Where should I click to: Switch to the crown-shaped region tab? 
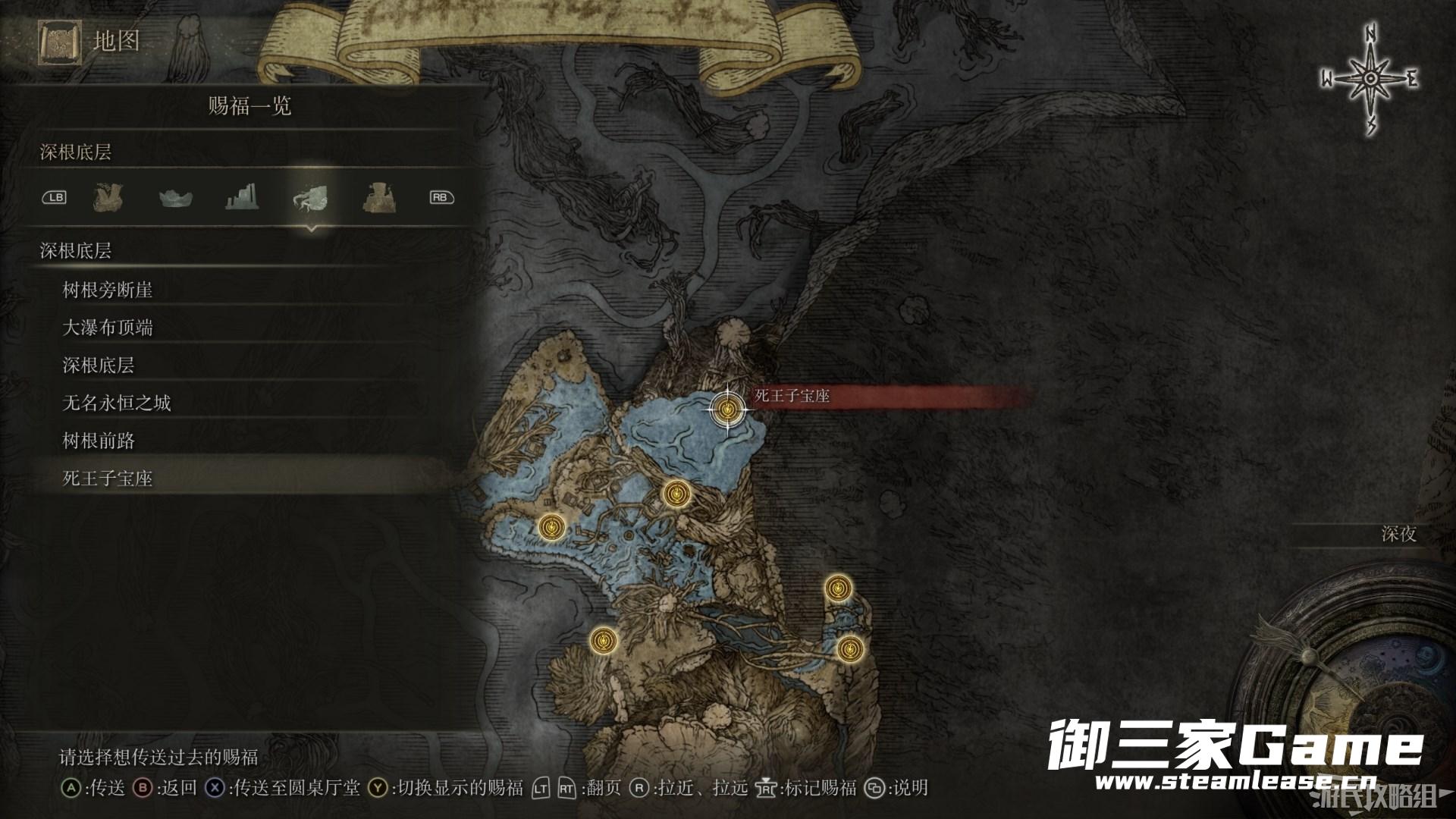point(175,198)
